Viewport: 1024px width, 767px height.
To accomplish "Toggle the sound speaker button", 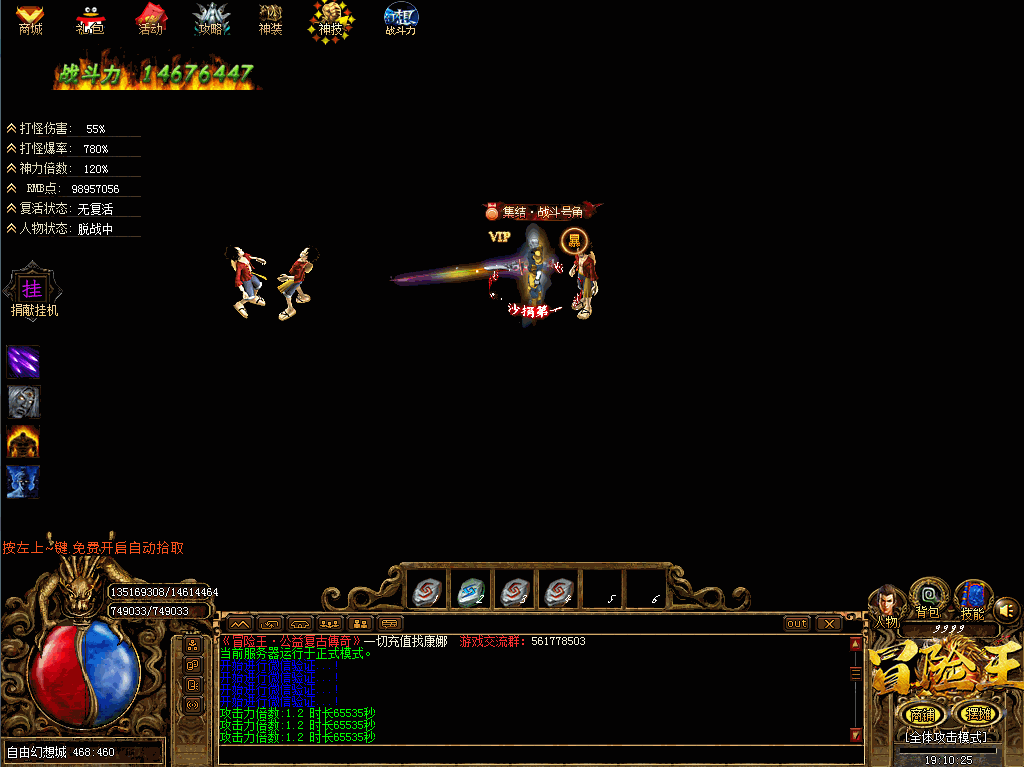I will point(1006,608).
